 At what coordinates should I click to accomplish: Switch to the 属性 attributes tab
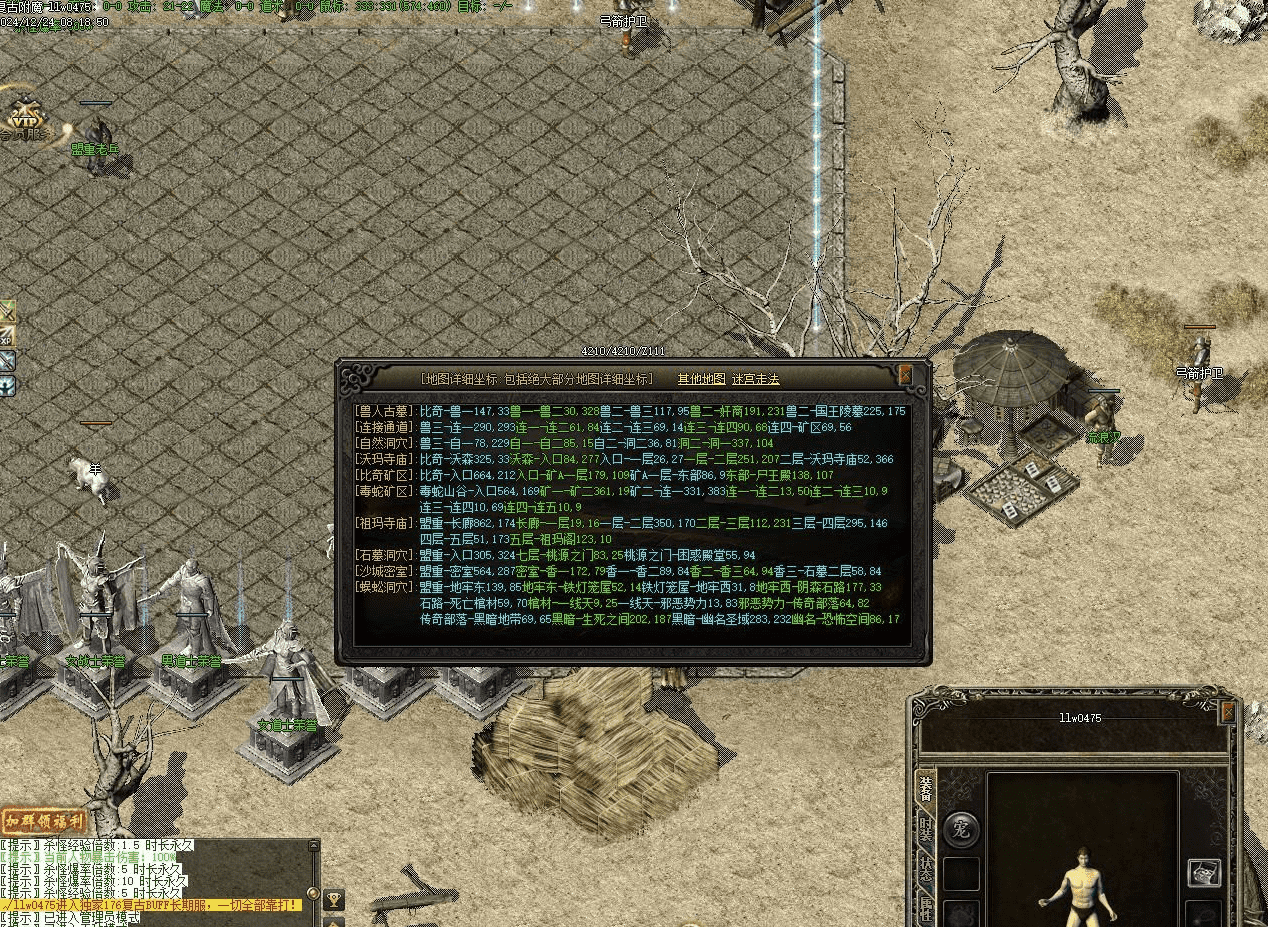click(926, 910)
